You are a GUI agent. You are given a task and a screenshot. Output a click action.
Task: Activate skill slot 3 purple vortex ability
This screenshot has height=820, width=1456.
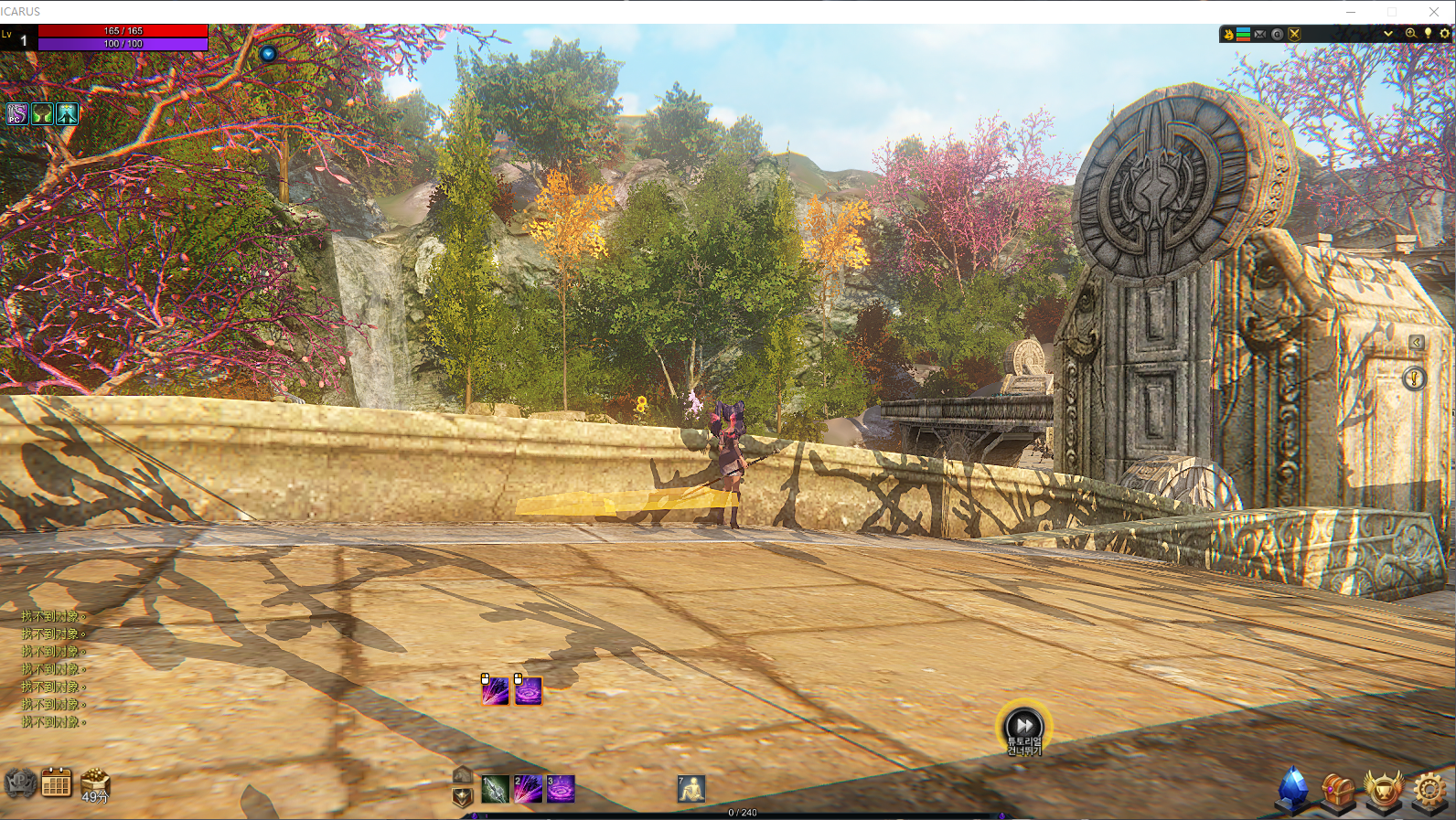tap(561, 789)
